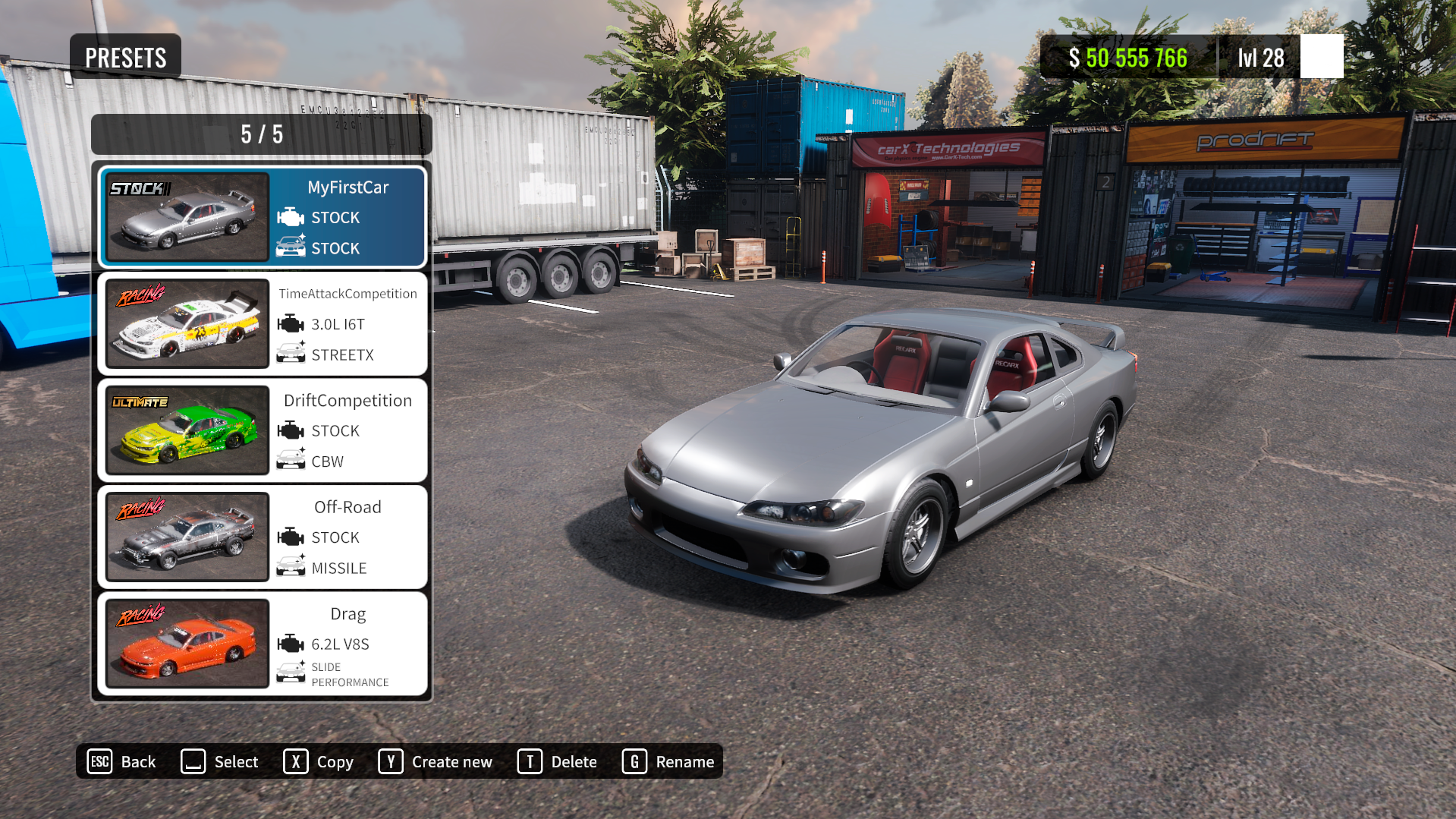Viewport: 1456px width, 819px height.
Task: Copy the highlighted preset
Action: pos(319,761)
